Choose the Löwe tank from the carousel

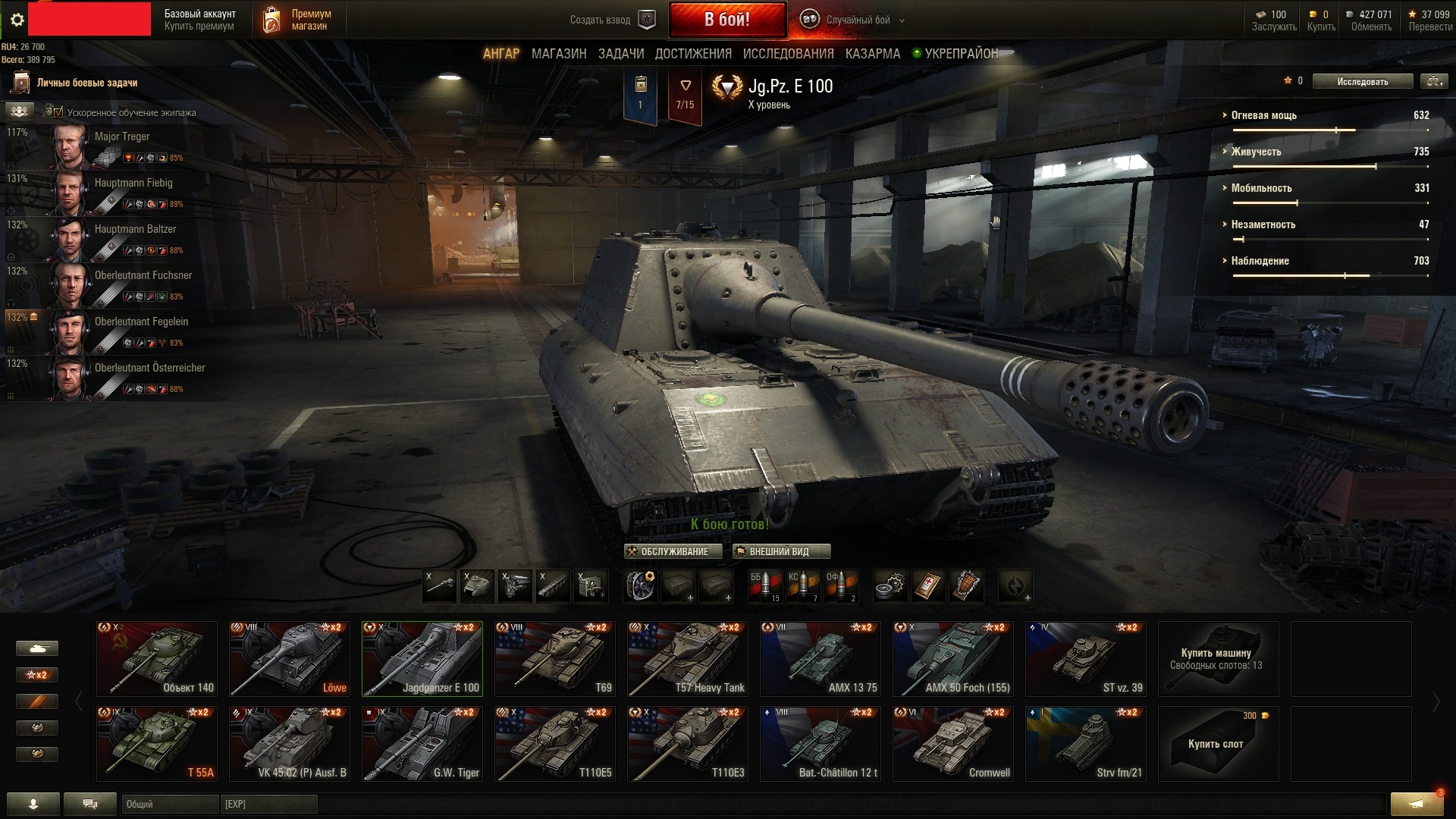click(x=290, y=658)
